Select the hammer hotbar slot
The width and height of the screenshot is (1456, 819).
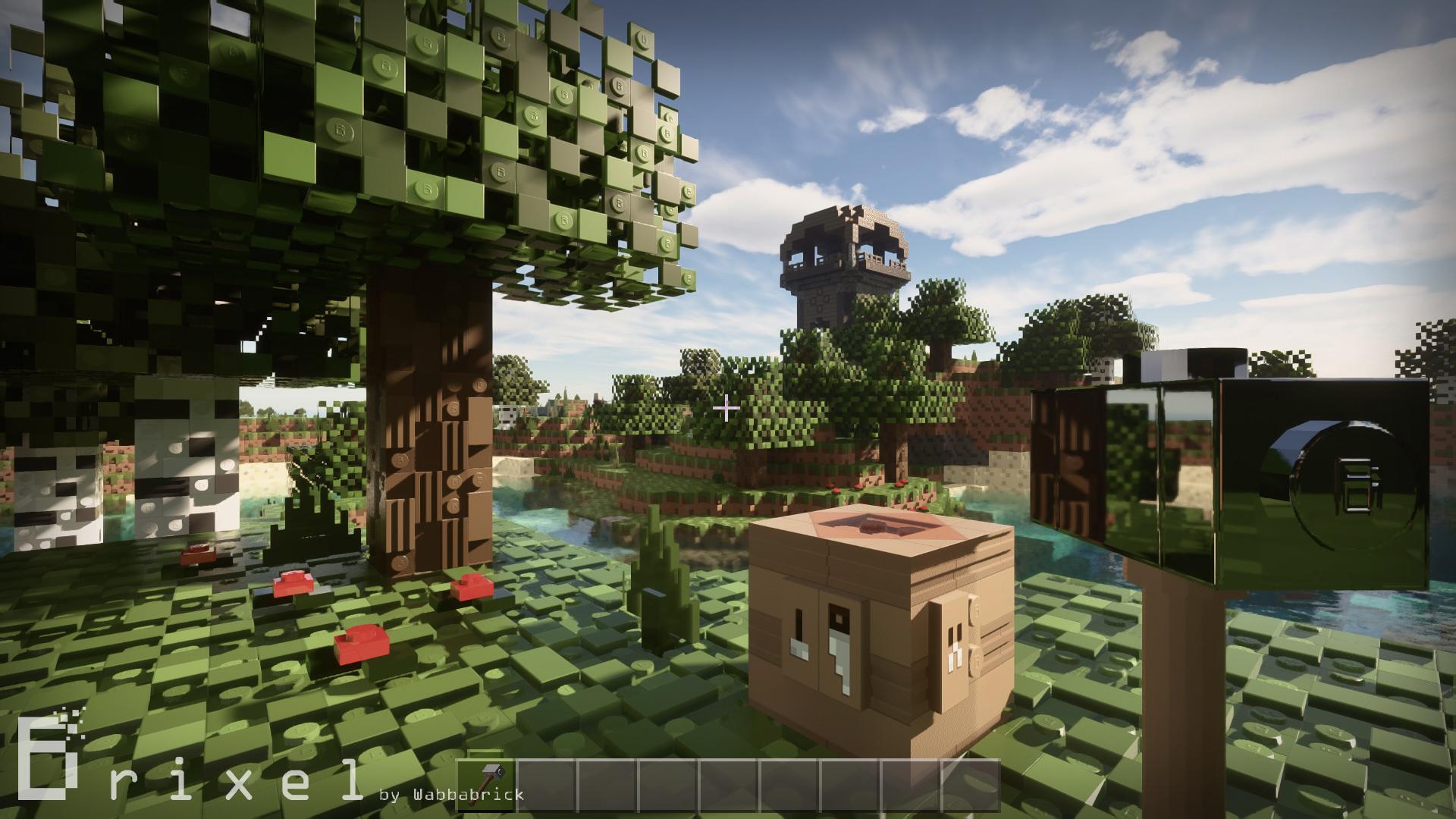[x=486, y=783]
